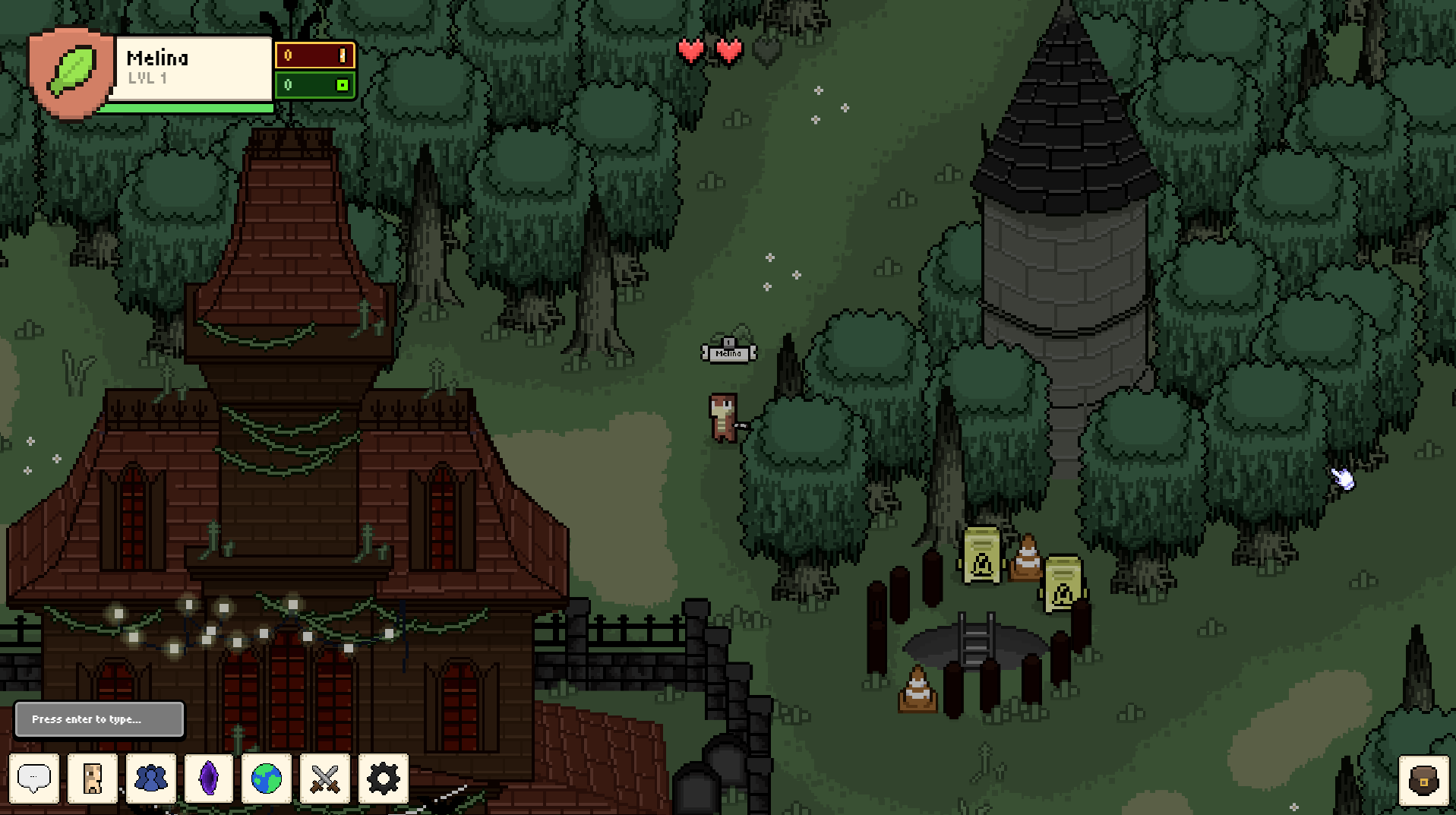Focus the "Press enter to type..." chat box
The width and height of the screenshot is (1456, 815).
[x=99, y=719]
